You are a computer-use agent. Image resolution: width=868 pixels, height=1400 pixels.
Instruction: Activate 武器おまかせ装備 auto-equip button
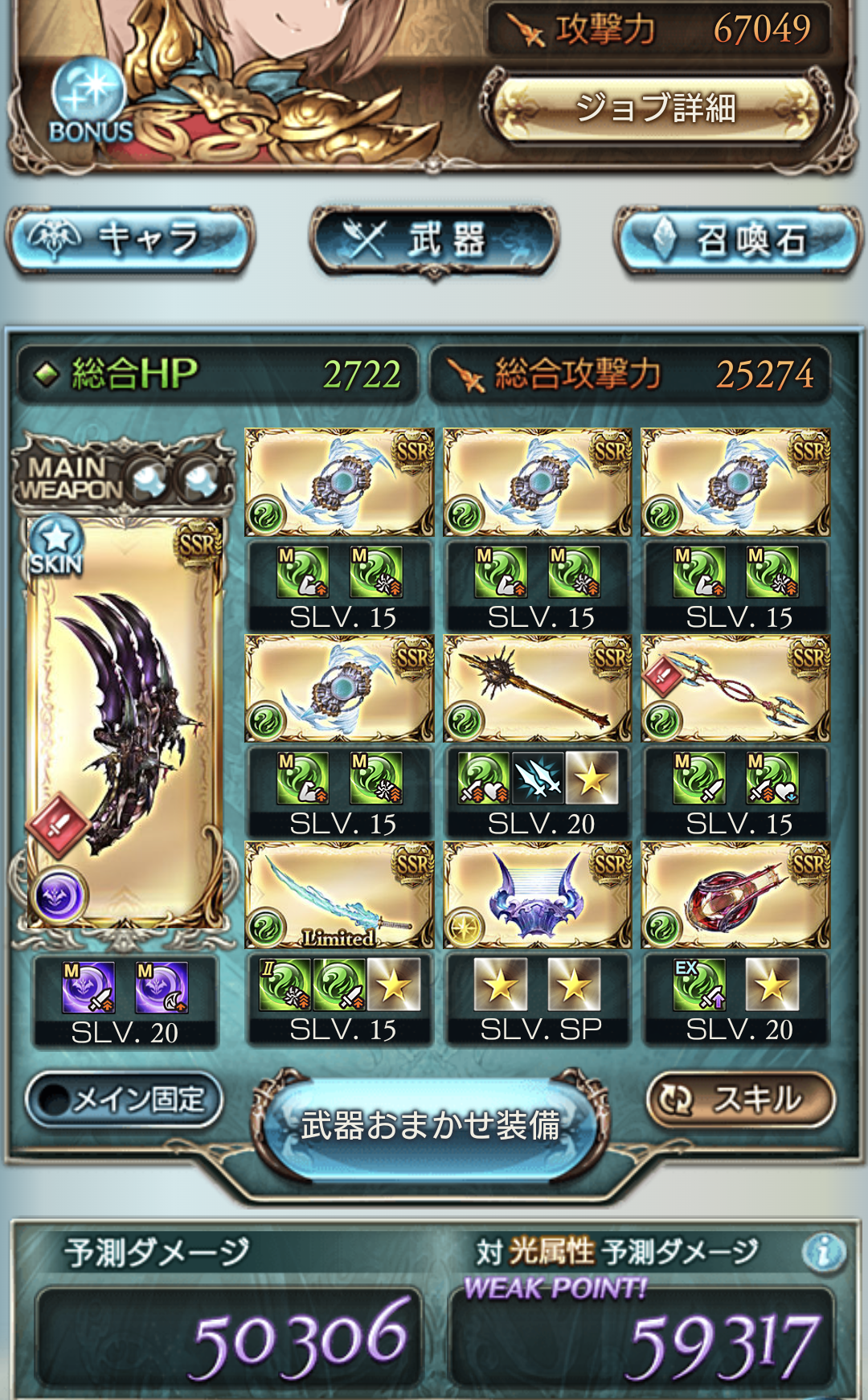click(431, 1125)
